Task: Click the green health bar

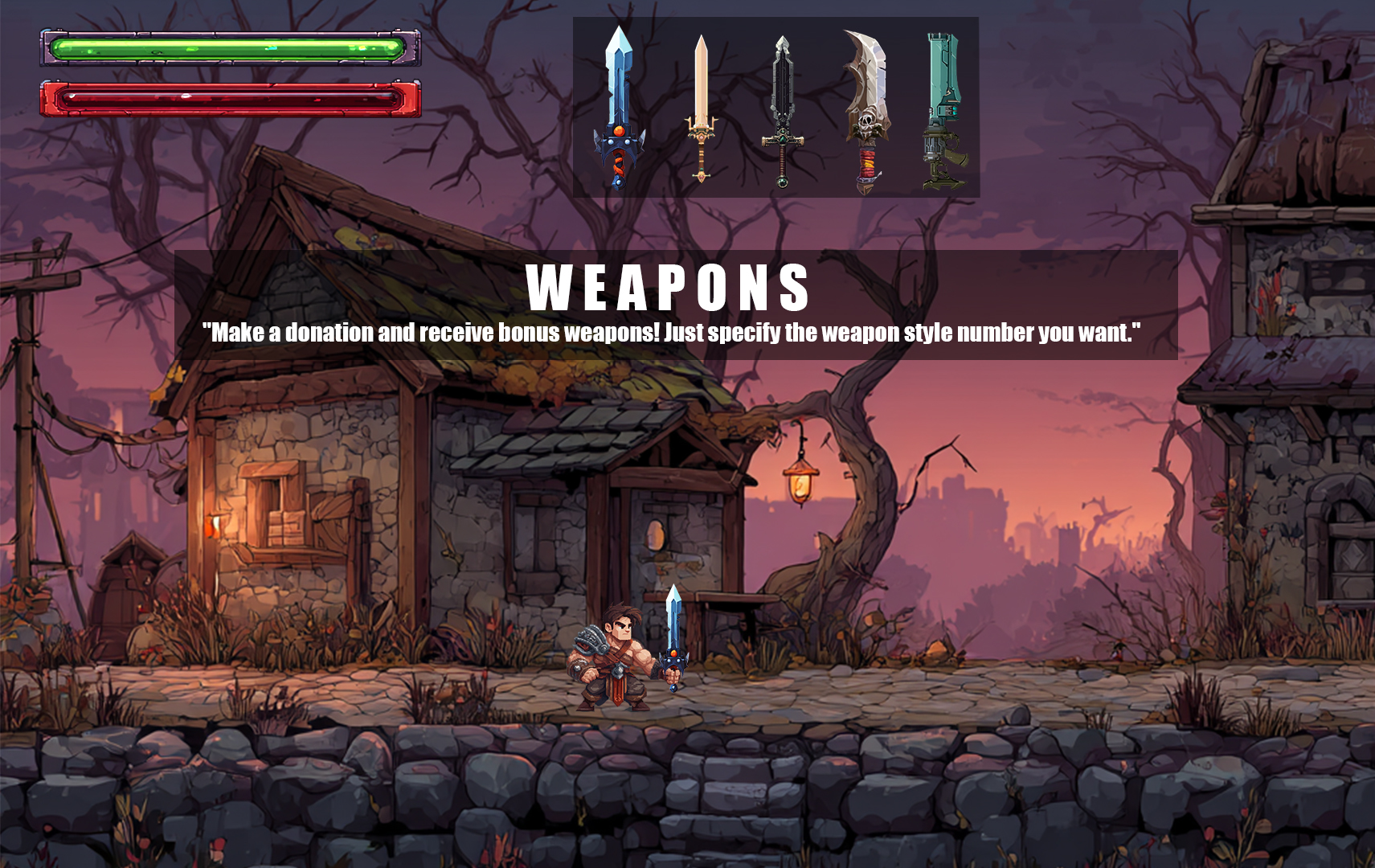Action: coord(229,48)
